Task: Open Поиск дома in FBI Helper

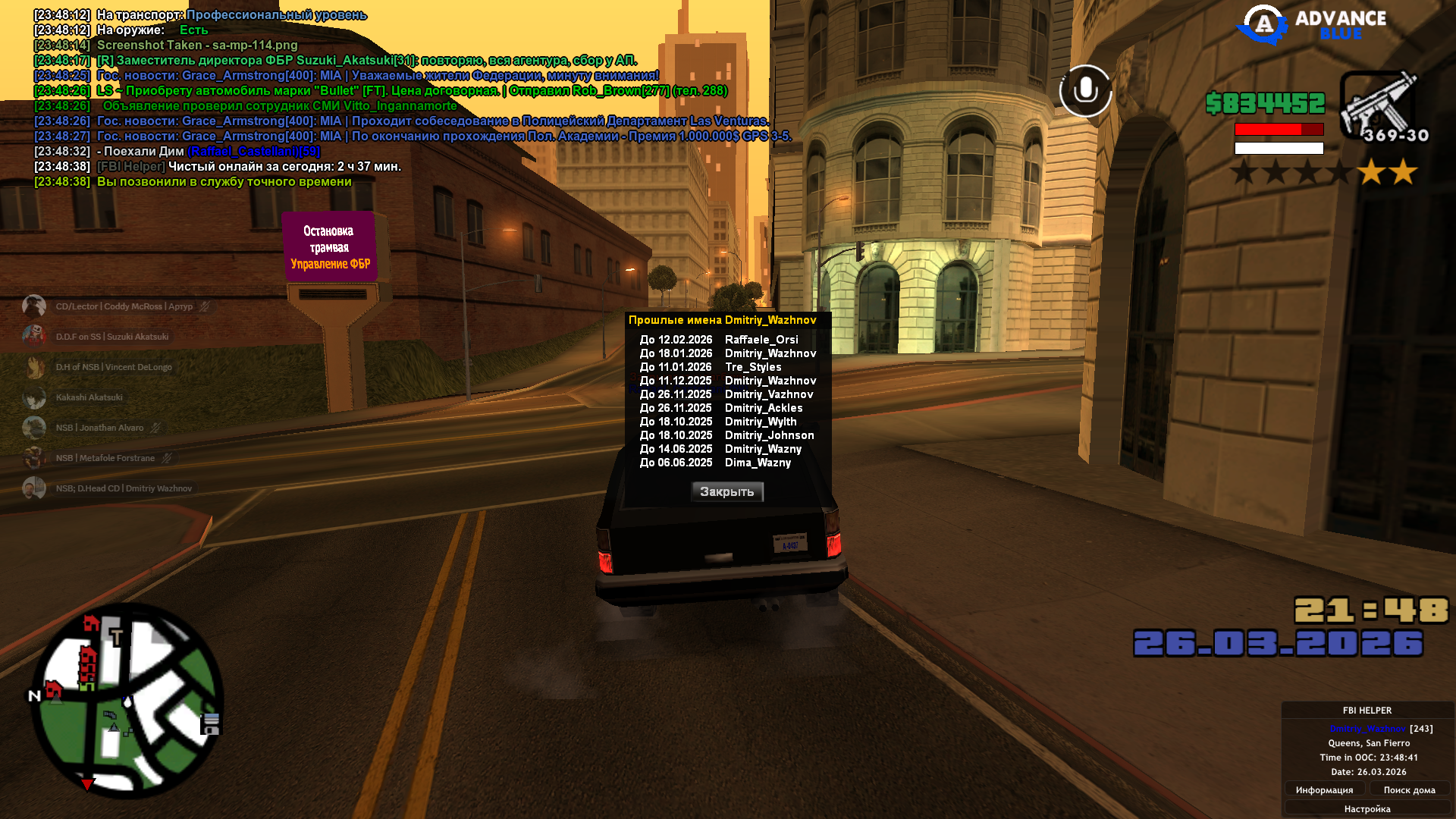Action: [1409, 790]
